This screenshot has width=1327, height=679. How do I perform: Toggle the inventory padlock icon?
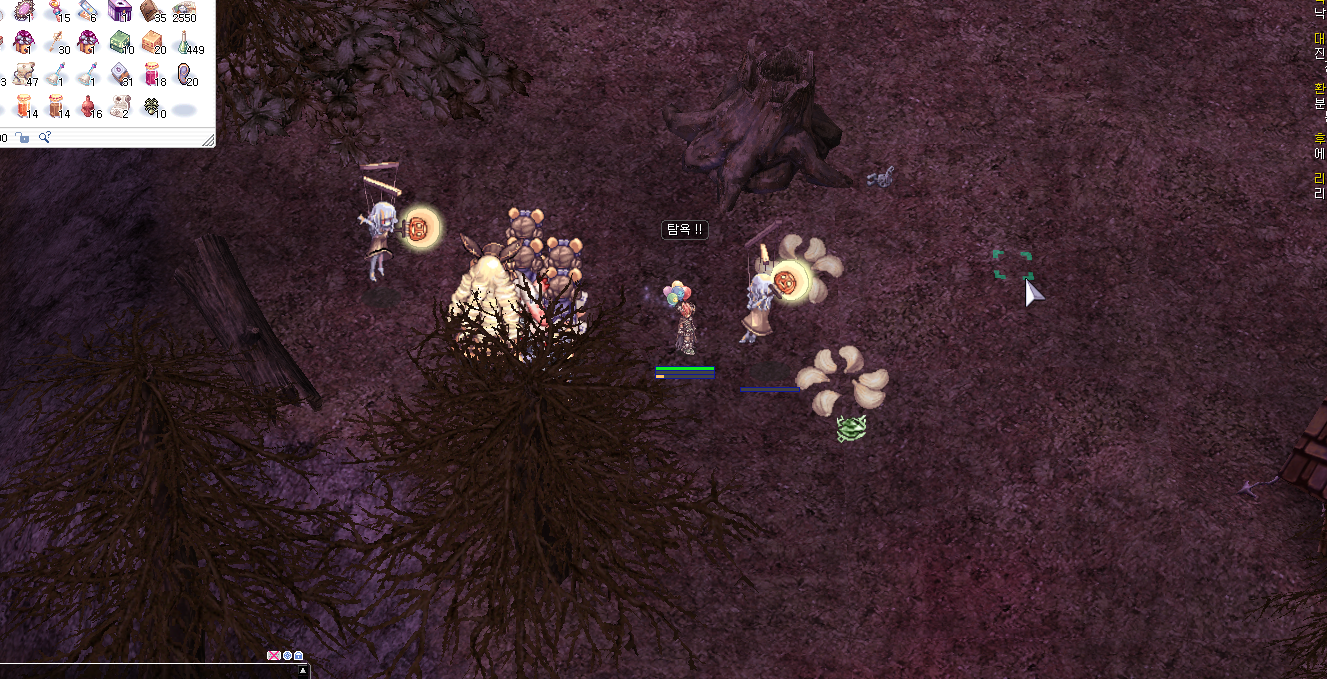22,137
